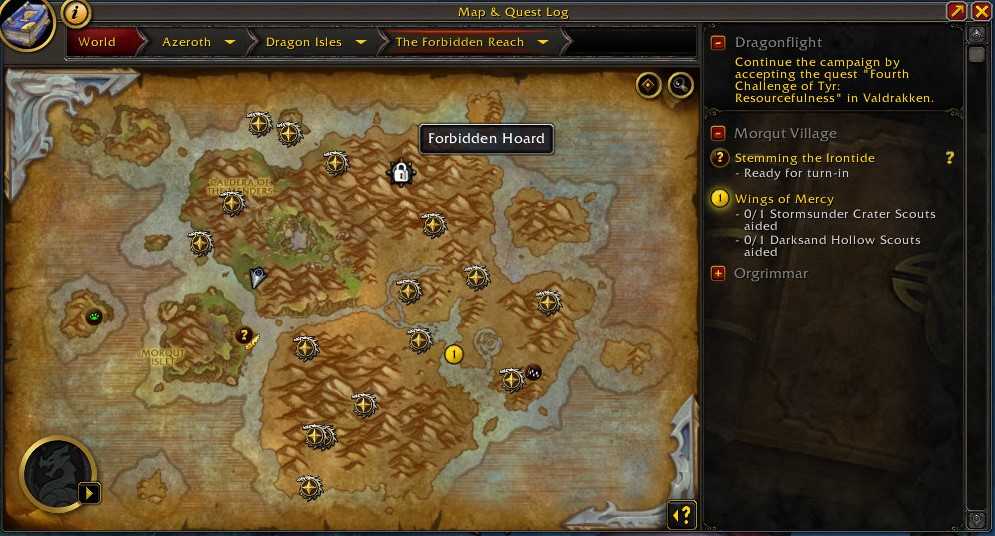Click the yellow exclamation quest marker on map
The width and height of the screenshot is (995, 536).
(454, 353)
